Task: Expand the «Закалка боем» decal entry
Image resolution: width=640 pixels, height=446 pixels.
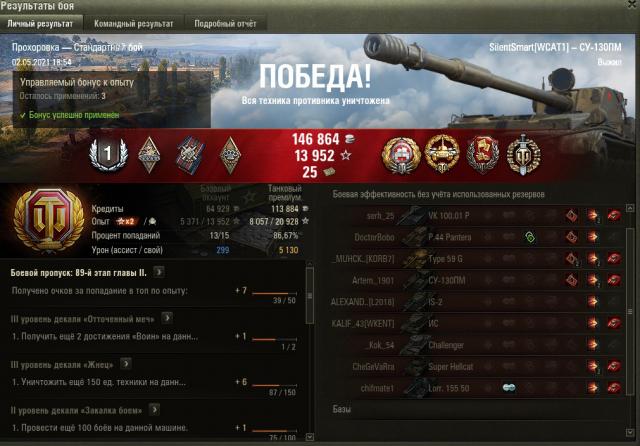Action: 154,409
